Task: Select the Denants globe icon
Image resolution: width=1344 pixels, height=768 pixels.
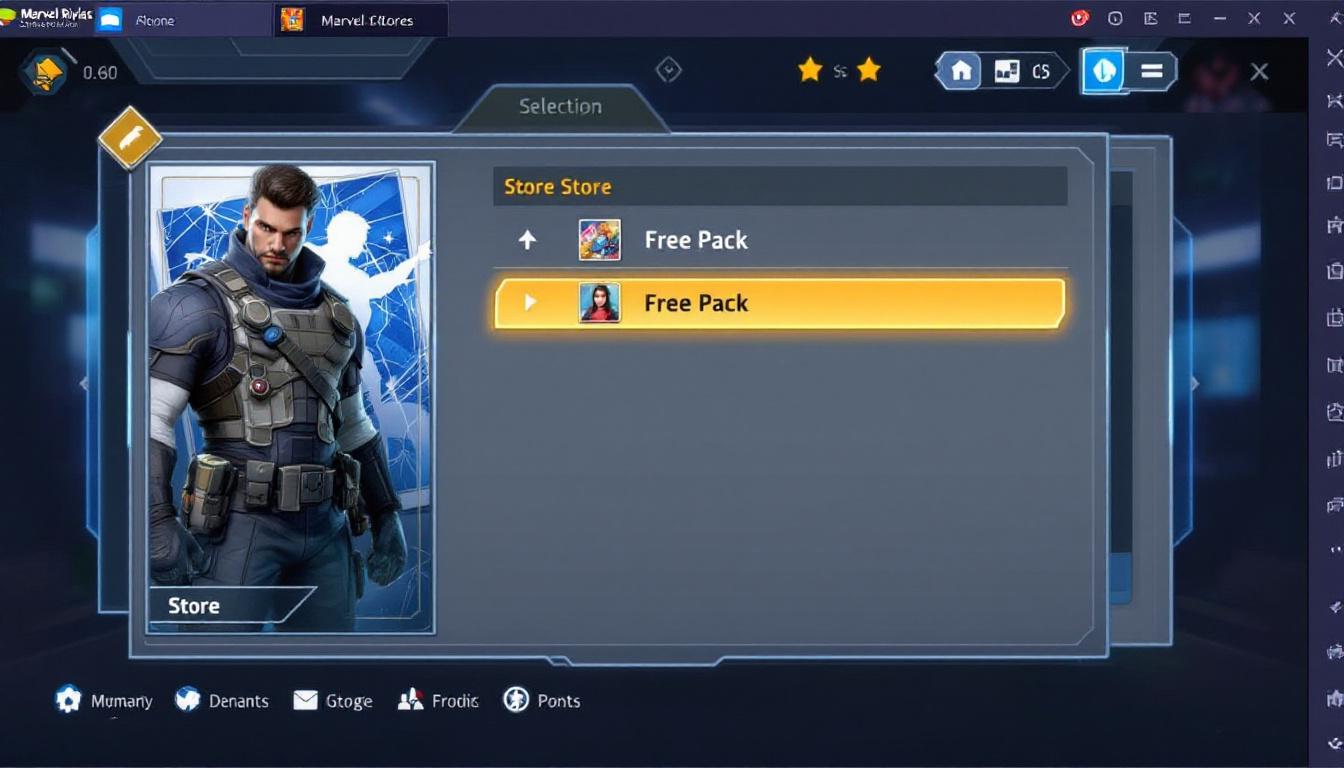Action: pos(187,700)
